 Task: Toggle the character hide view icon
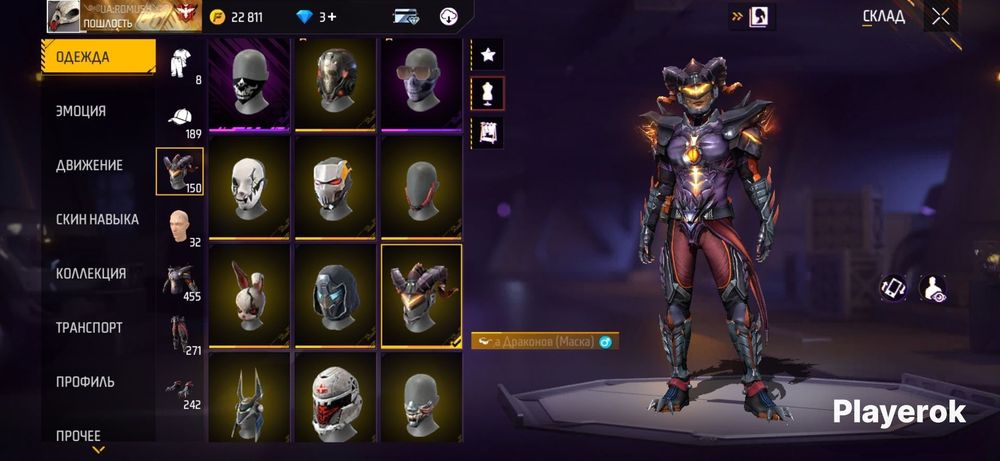coord(933,288)
